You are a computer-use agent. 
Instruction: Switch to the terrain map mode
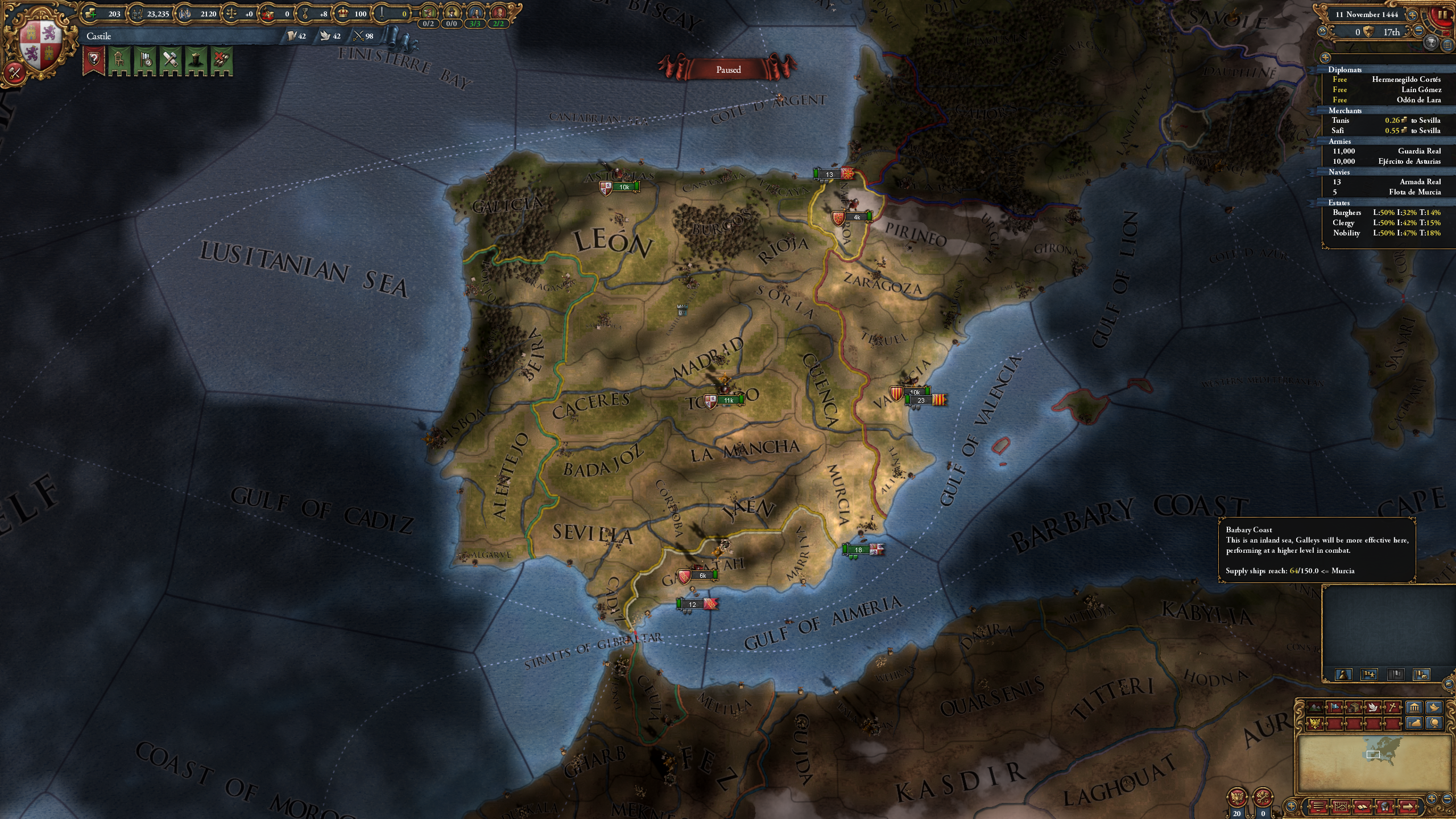coord(1314,708)
